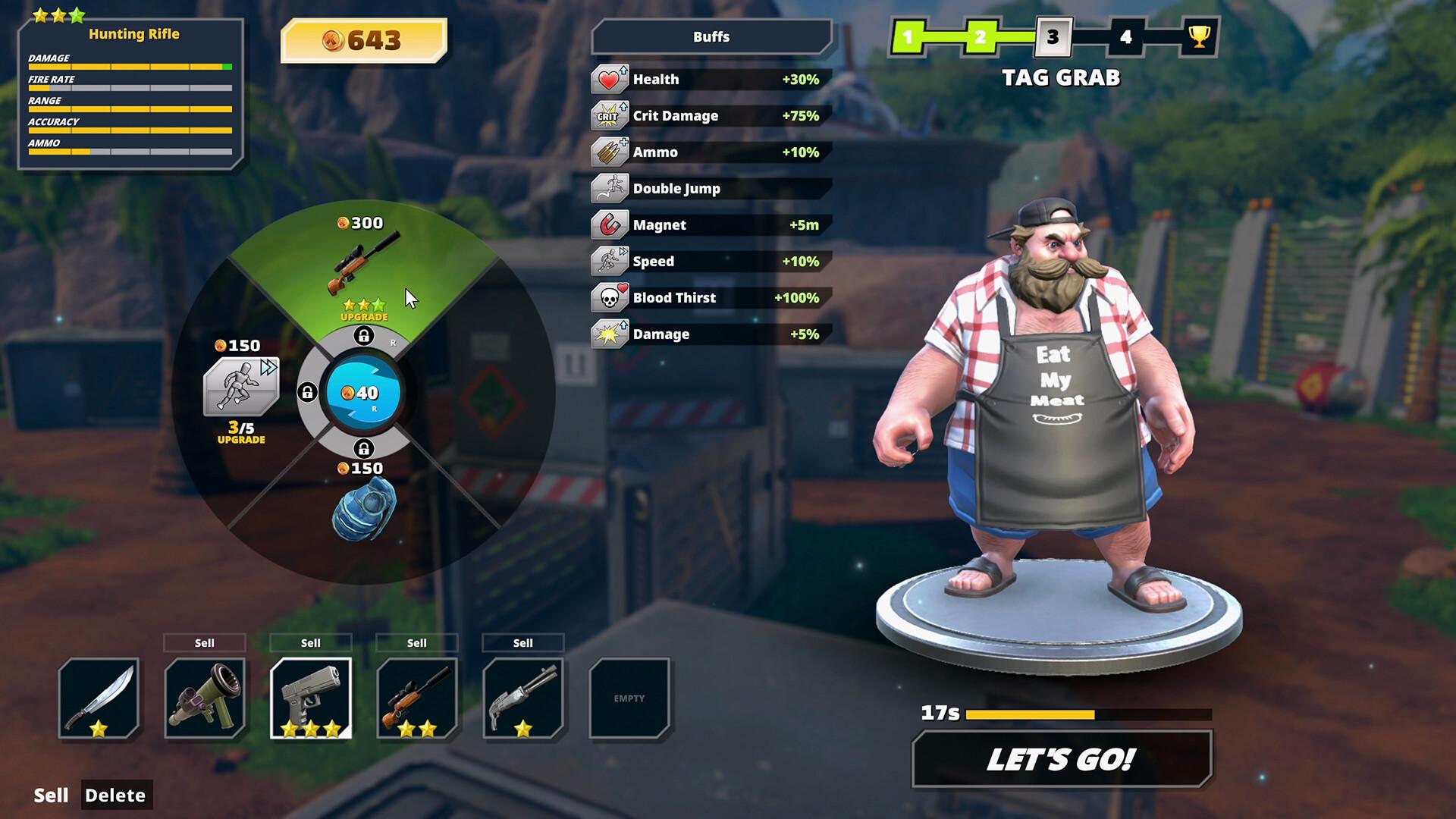
Task: Click the 150-coin speed upgrade icon
Action: (240, 387)
